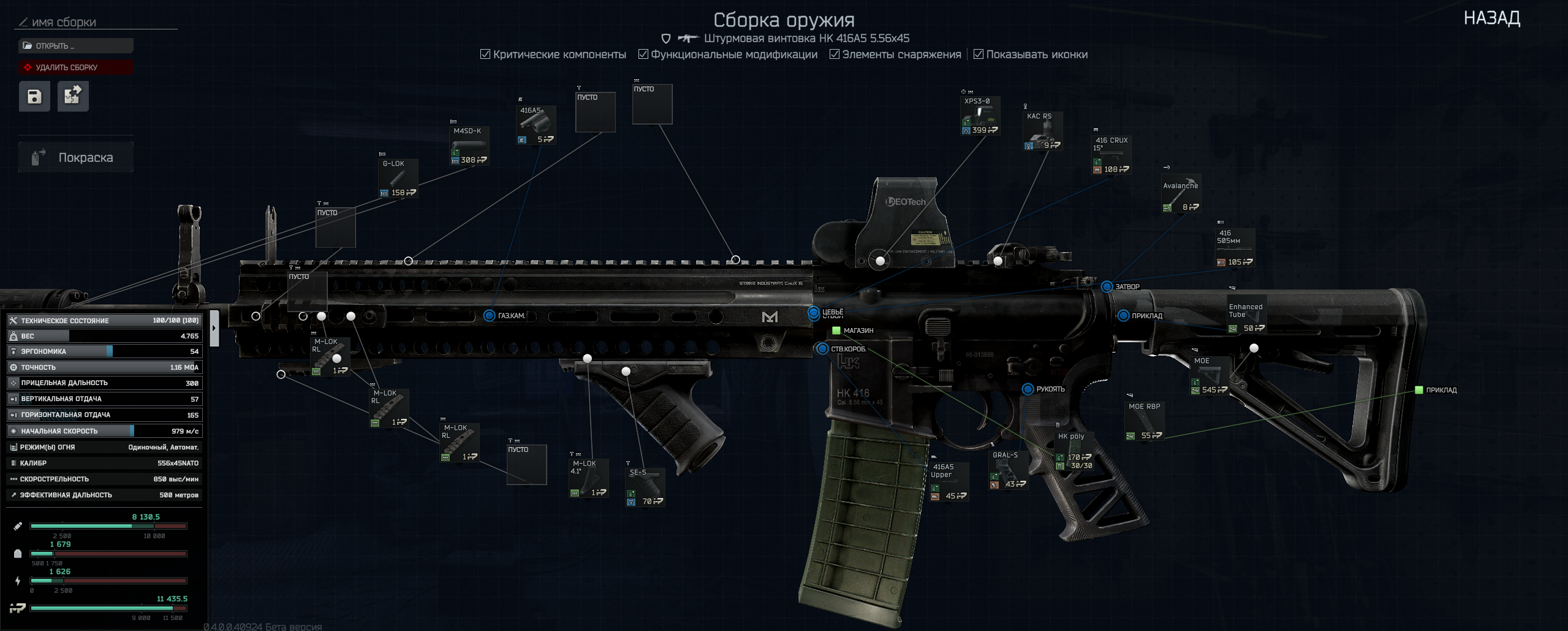Toggle the Критические компоненты checkbox

pyautogui.click(x=485, y=55)
